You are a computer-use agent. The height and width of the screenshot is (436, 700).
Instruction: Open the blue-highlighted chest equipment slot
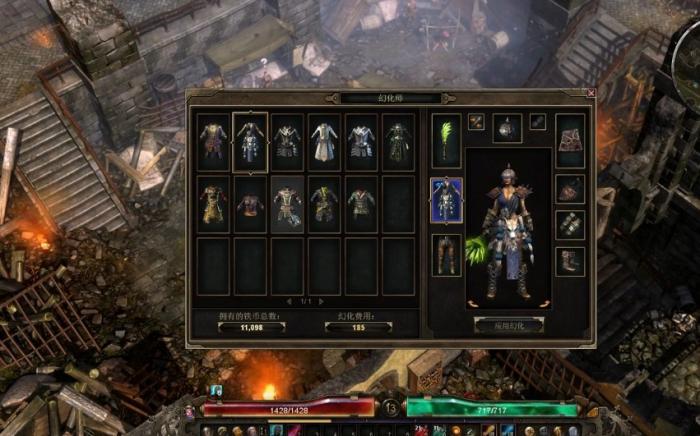tap(446, 199)
